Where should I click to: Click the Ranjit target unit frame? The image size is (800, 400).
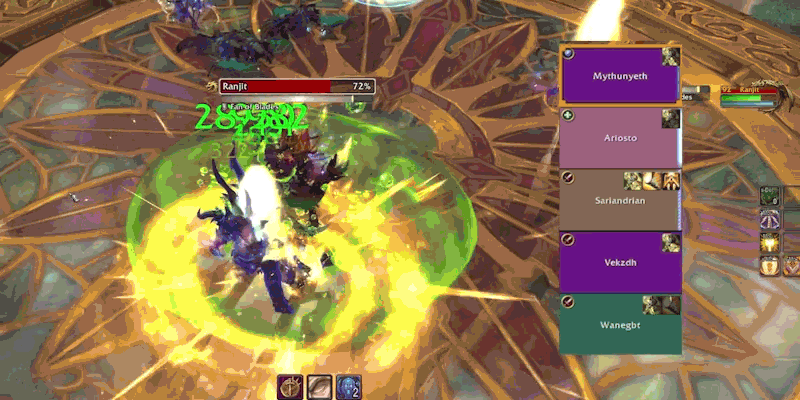tap(752, 95)
